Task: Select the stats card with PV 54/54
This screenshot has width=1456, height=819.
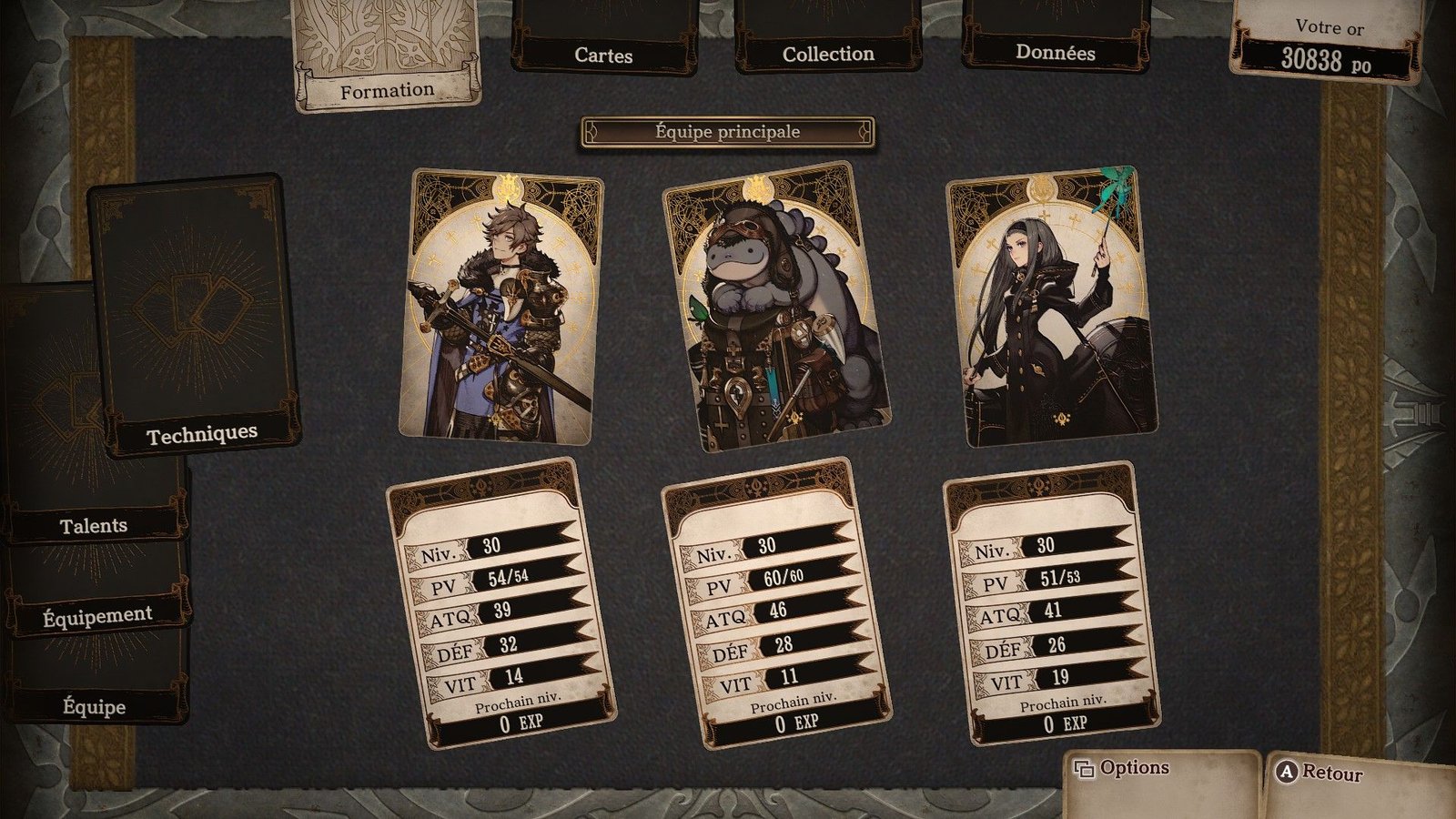Action: tap(500, 604)
